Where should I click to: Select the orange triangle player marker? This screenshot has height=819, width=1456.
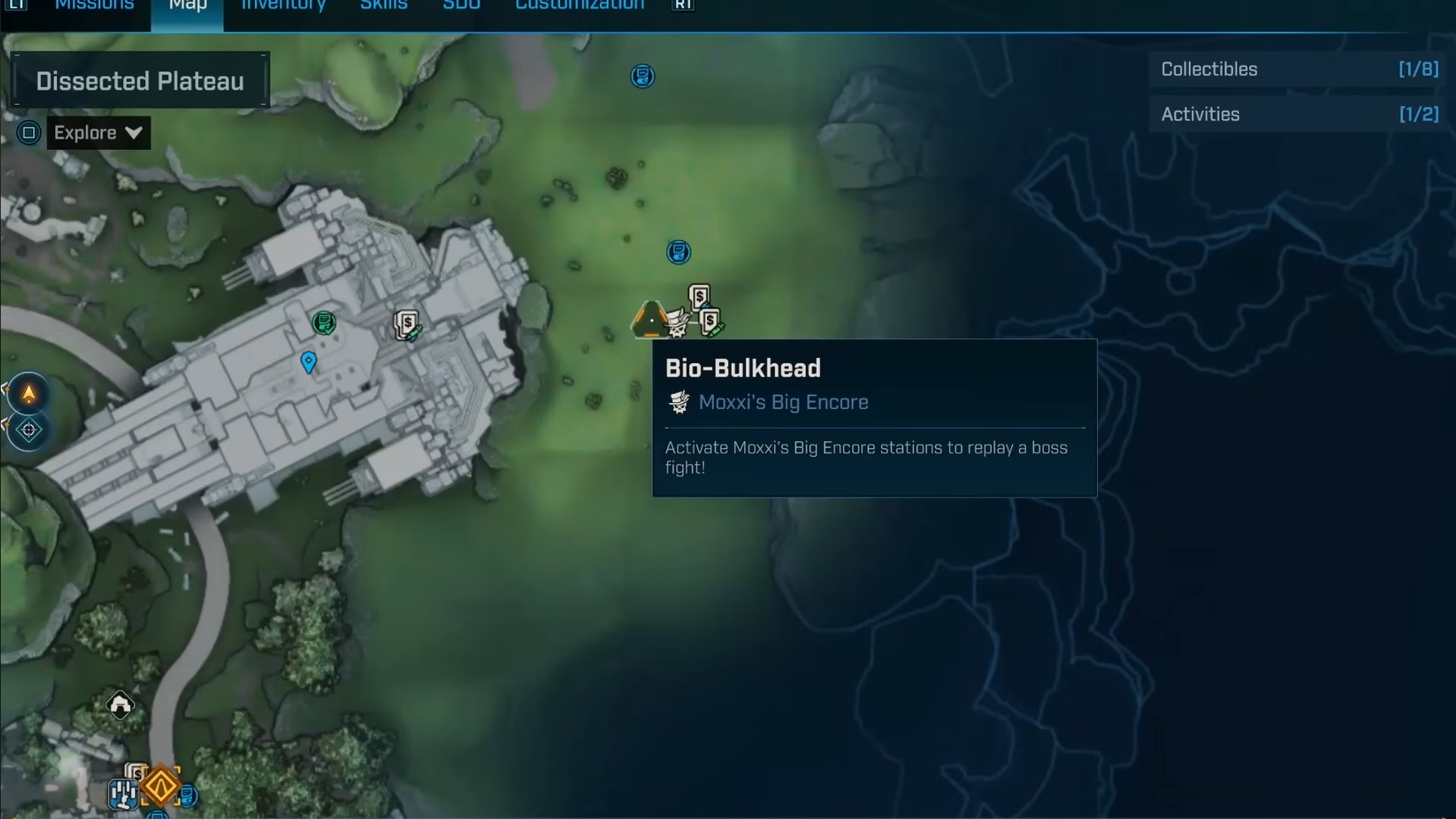coord(649,320)
